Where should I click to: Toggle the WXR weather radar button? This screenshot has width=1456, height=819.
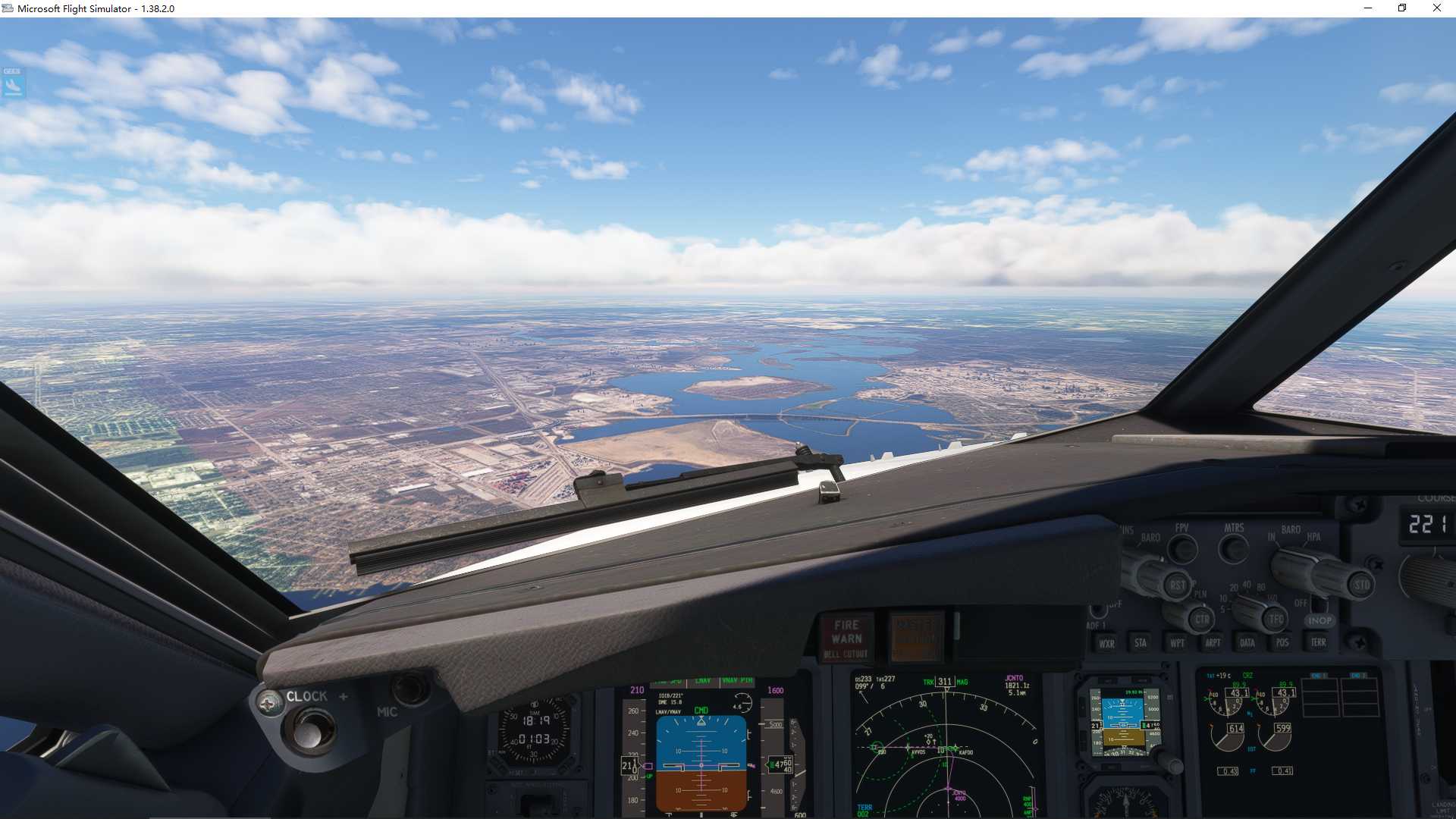pos(1106,643)
